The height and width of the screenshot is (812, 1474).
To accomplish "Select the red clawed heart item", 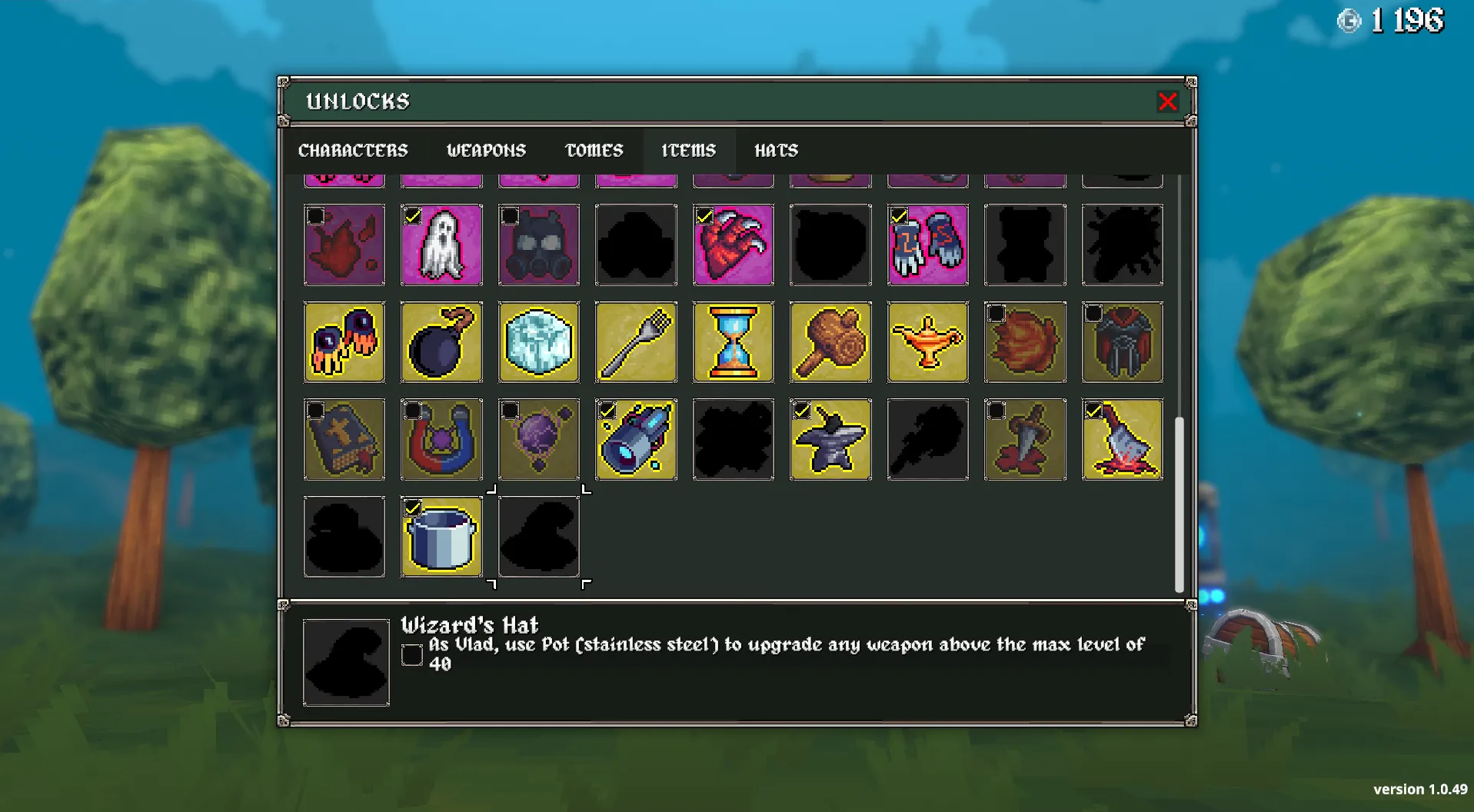I will click(x=734, y=245).
